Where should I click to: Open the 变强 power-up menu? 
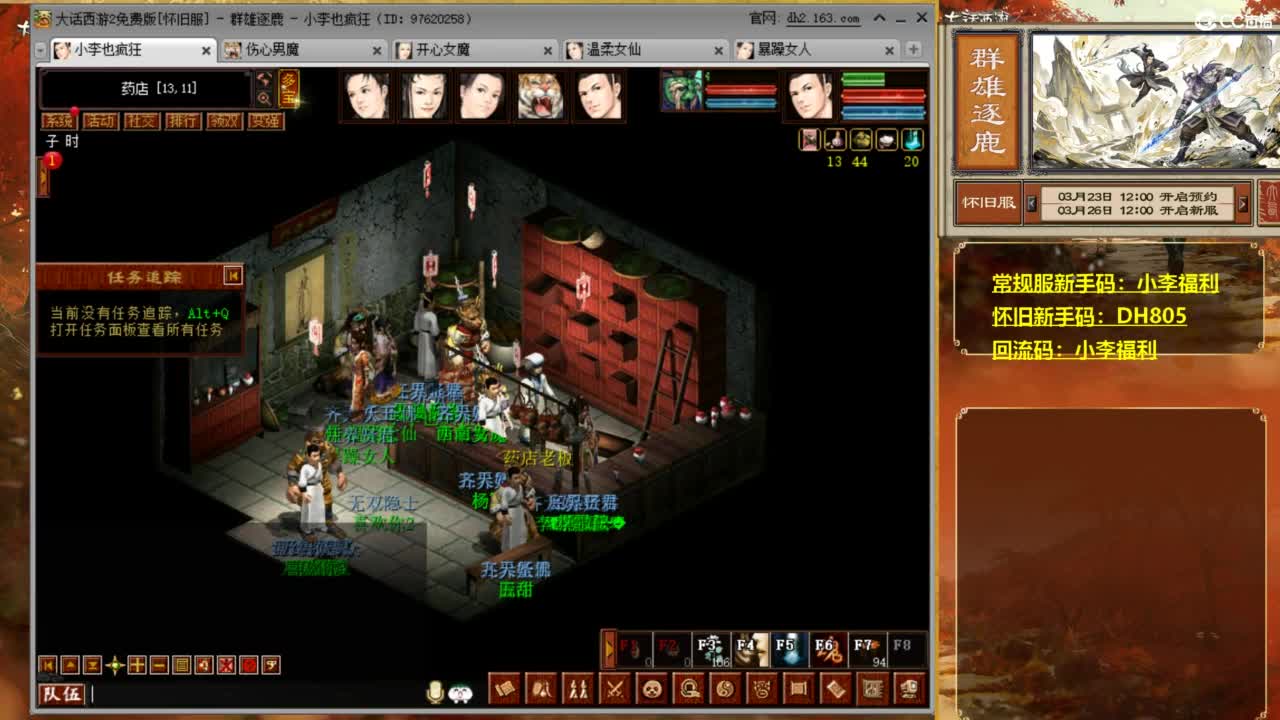click(x=266, y=121)
